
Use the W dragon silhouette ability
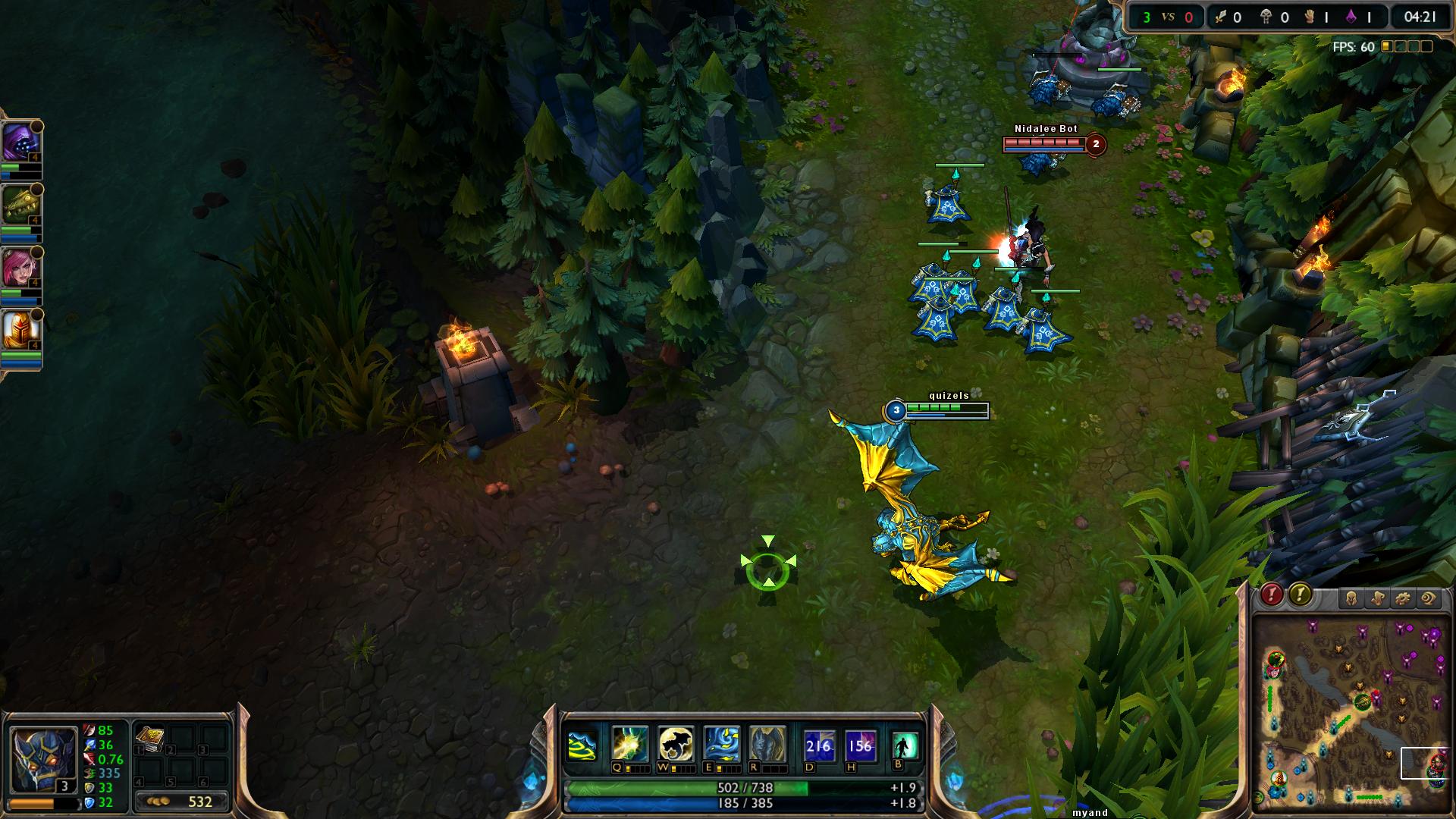click(x=676, y=744)
